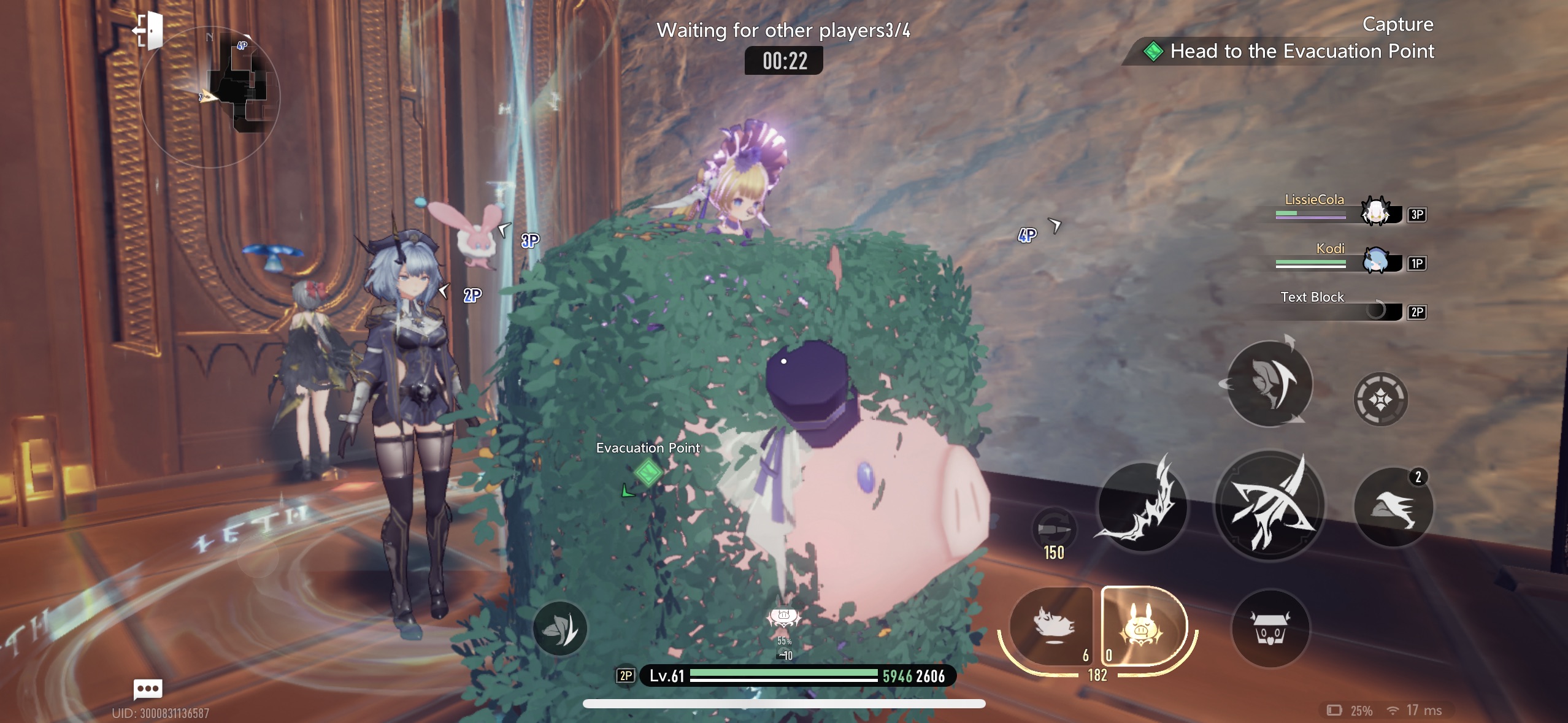Trigger the main bow attack button

pos(1269,506)
